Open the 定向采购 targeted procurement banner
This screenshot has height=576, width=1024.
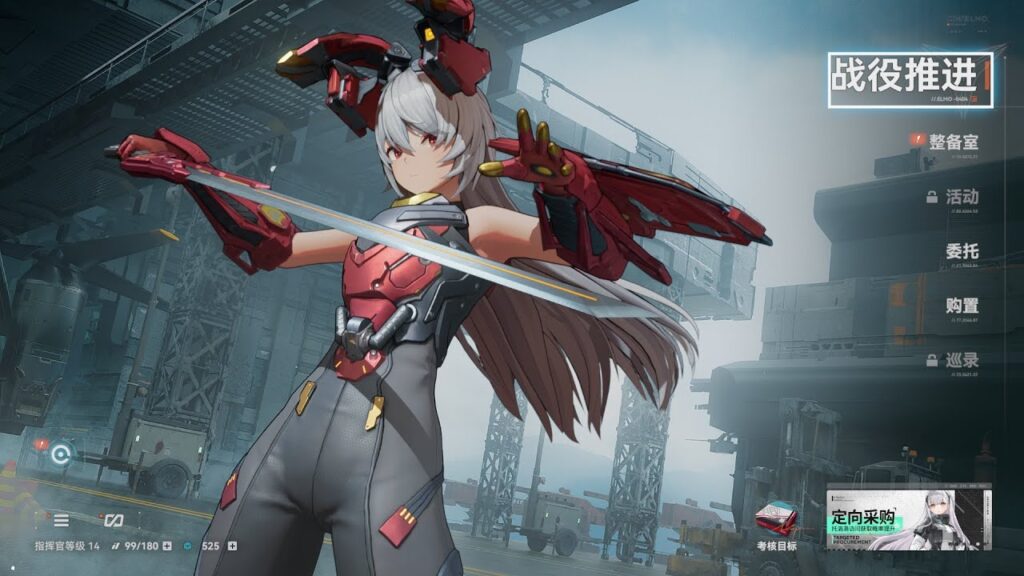(x=908, y=519)
